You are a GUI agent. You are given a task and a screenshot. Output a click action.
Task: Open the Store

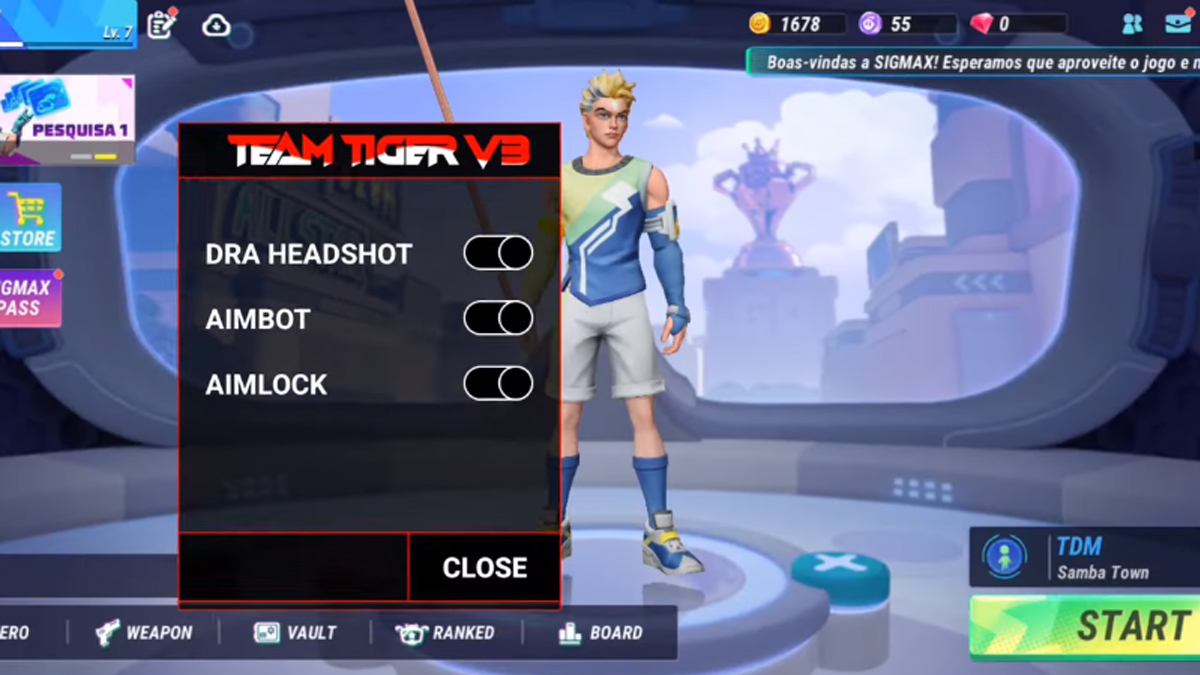point(29,218)
